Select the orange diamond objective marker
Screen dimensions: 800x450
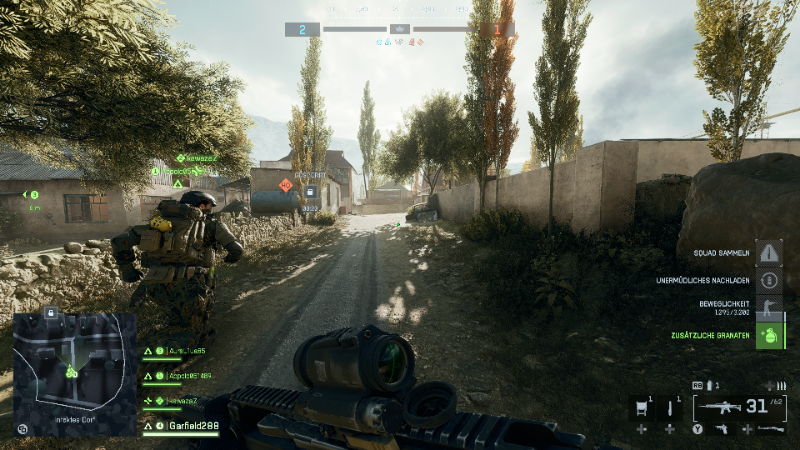(286, 185)
